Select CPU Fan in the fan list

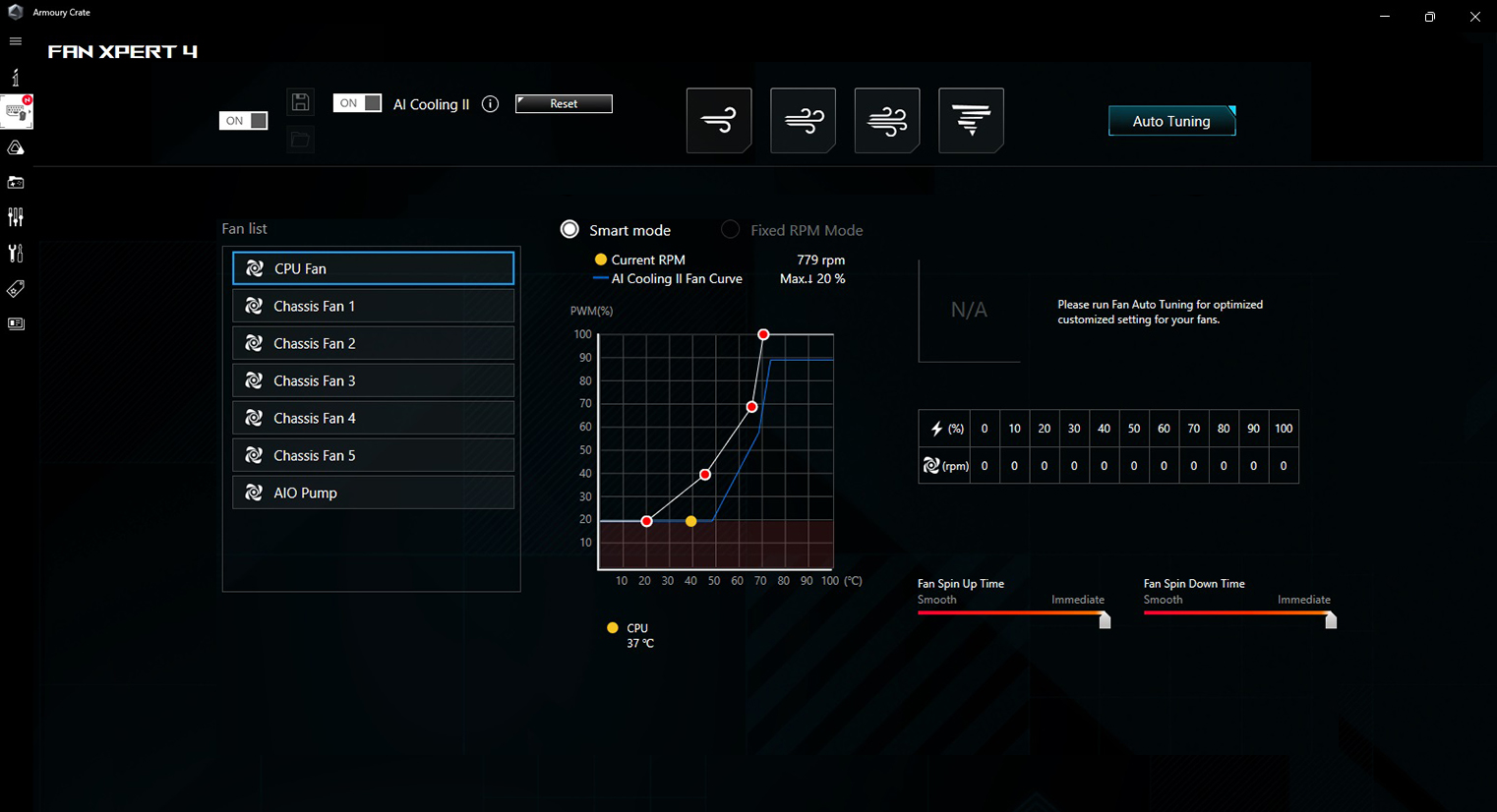coord(373,268)
